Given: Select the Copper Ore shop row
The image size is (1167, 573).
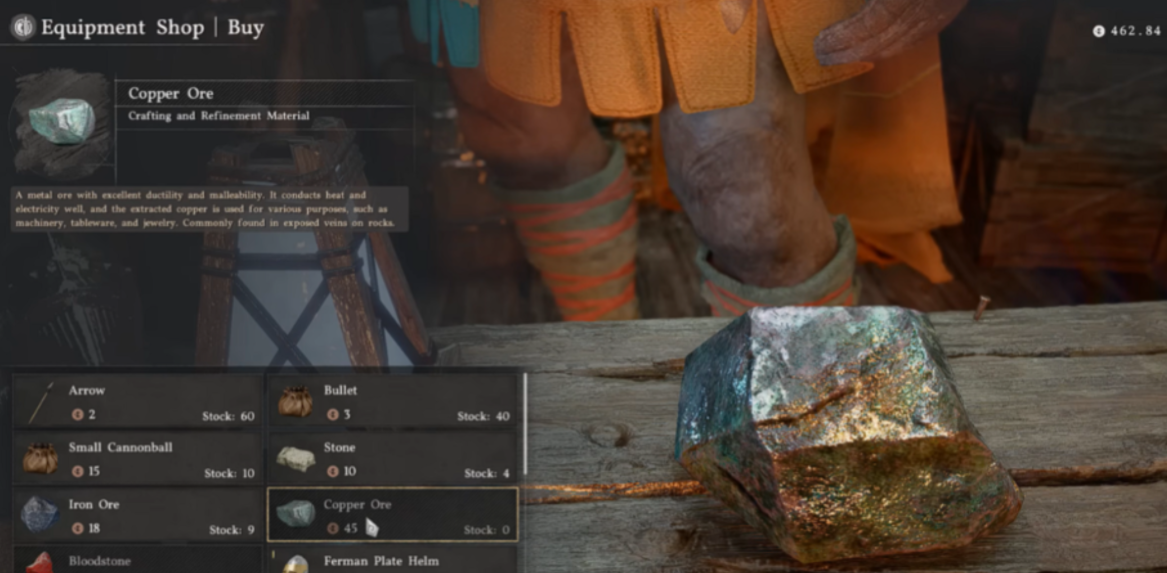Looking at the screenshot, I should pos(392,515).
